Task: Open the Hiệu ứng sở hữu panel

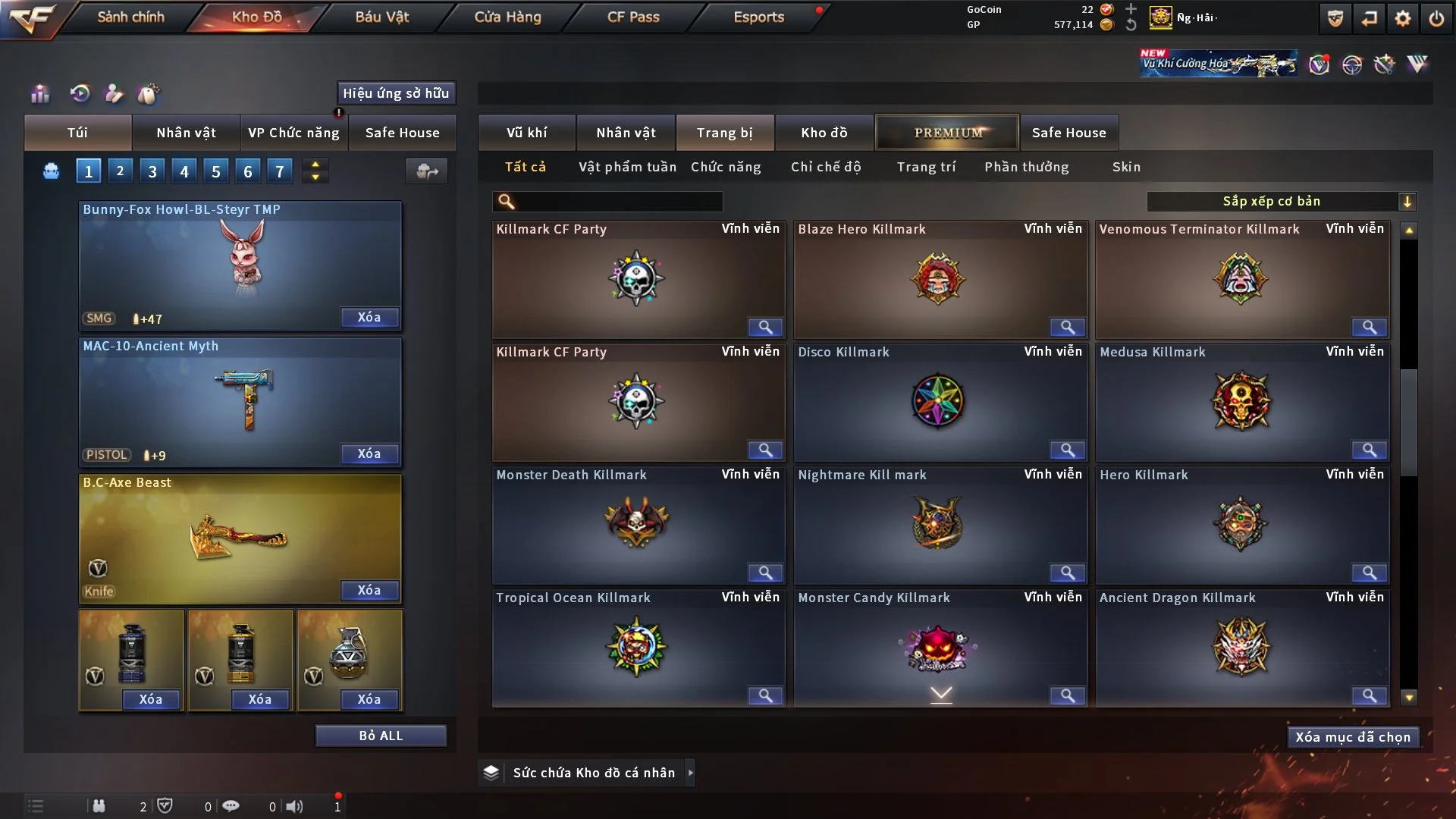Action: pyautogui.click(x=396, y=93)
